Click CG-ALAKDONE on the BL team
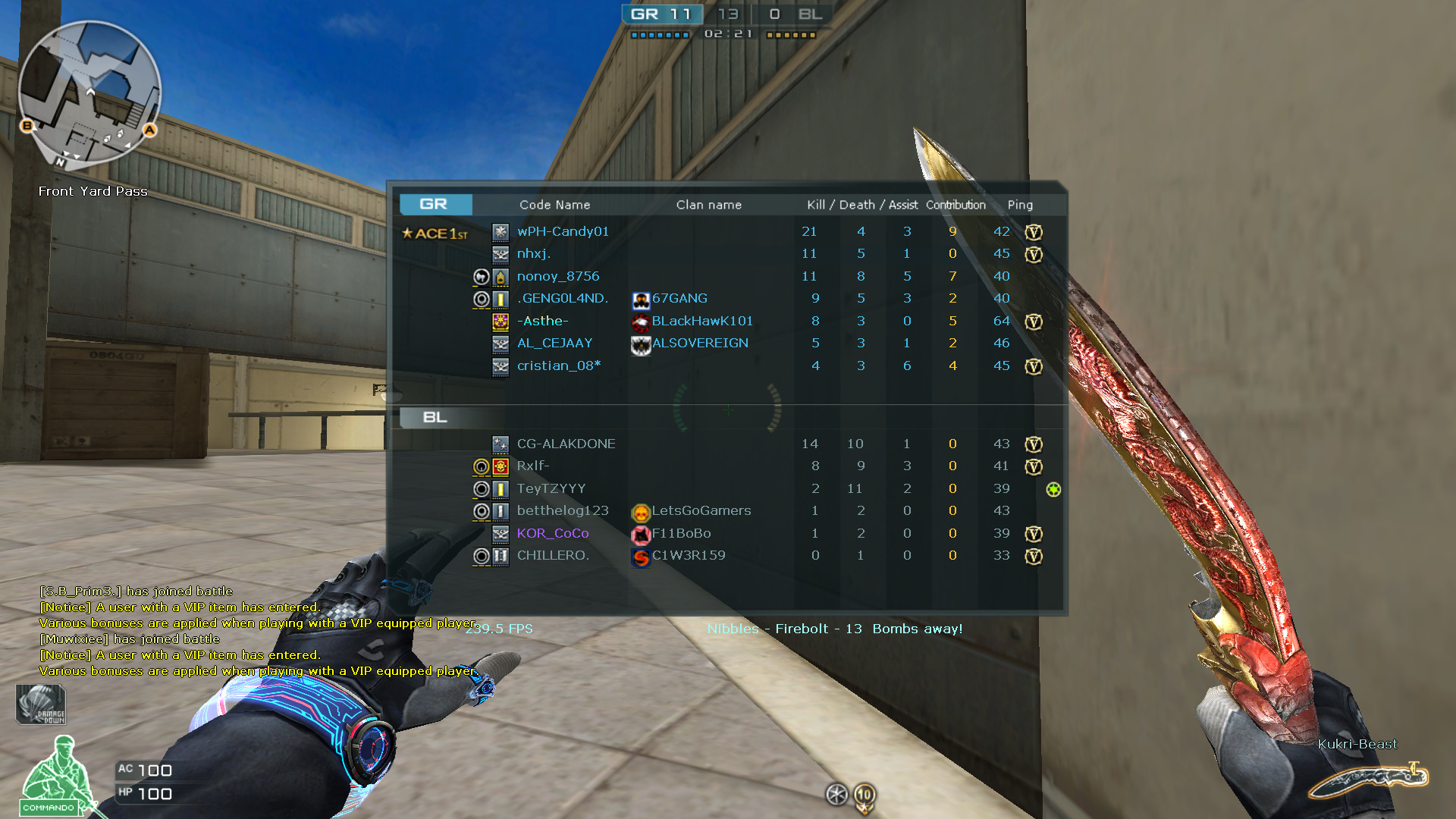The image size is (1456, 819). 564,444
